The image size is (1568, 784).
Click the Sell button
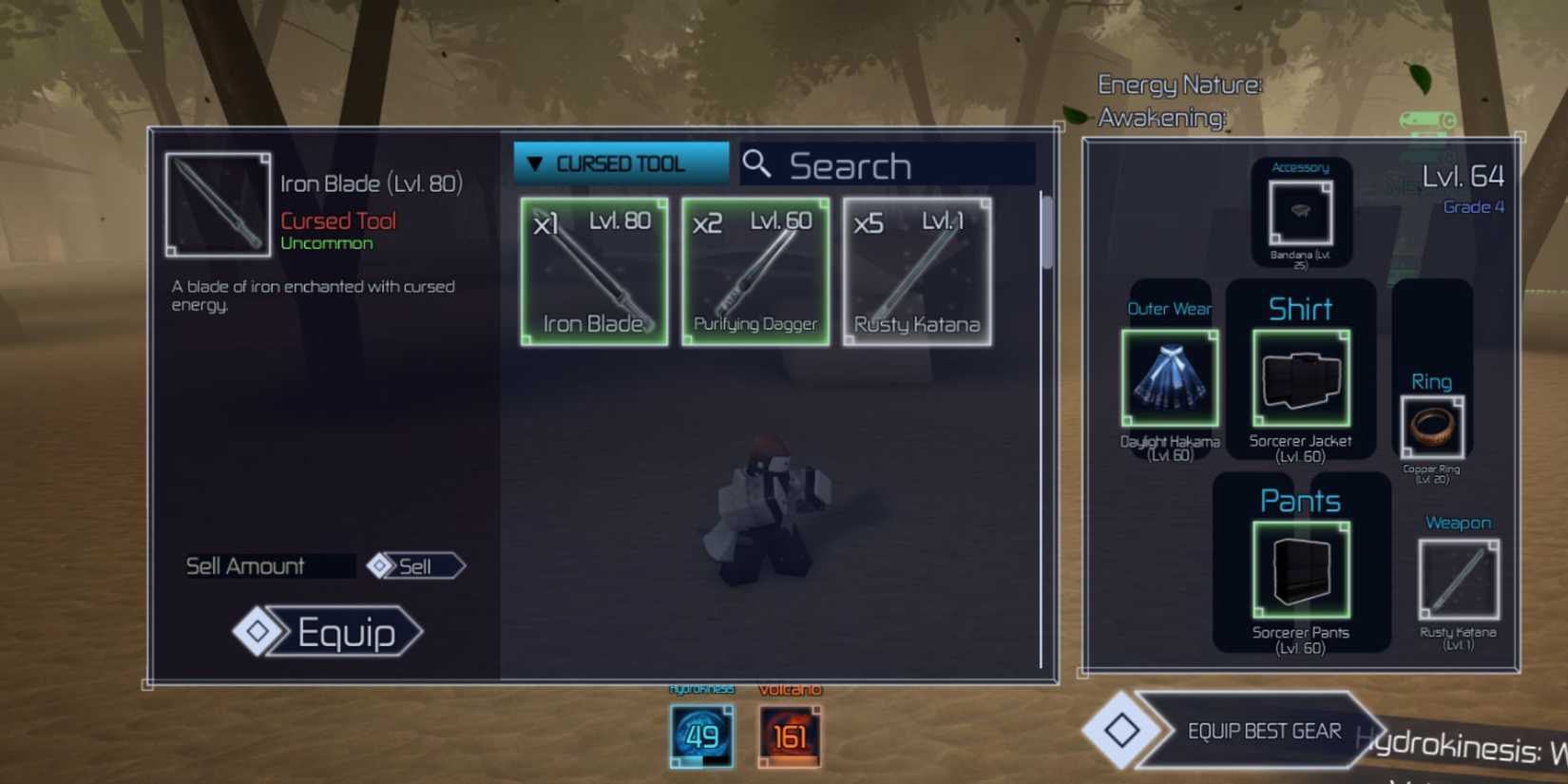tap(414, 565)
